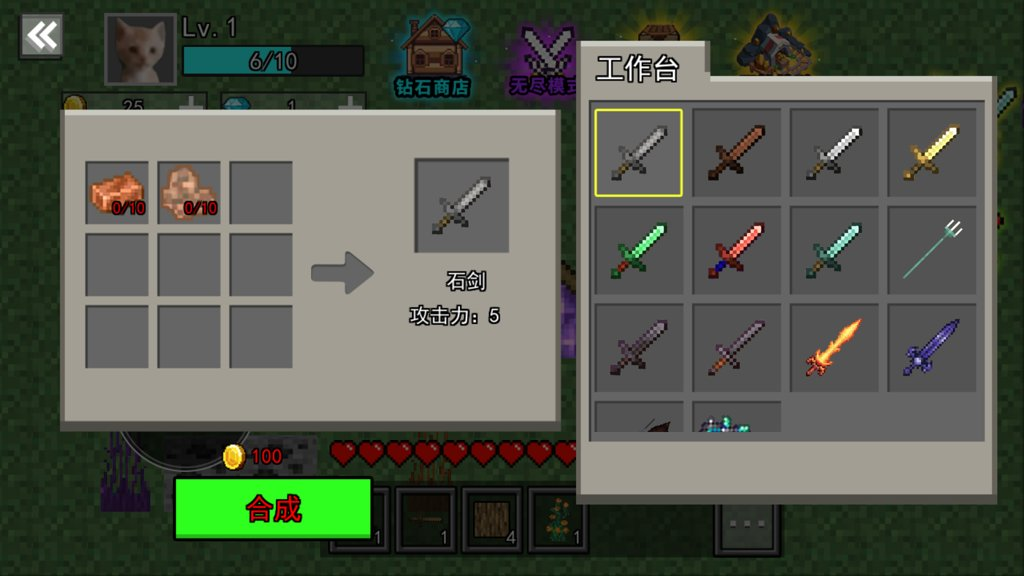1024x576 pixels.
Task: Open the 工作台 workbench tab
Action: [638, 69]
